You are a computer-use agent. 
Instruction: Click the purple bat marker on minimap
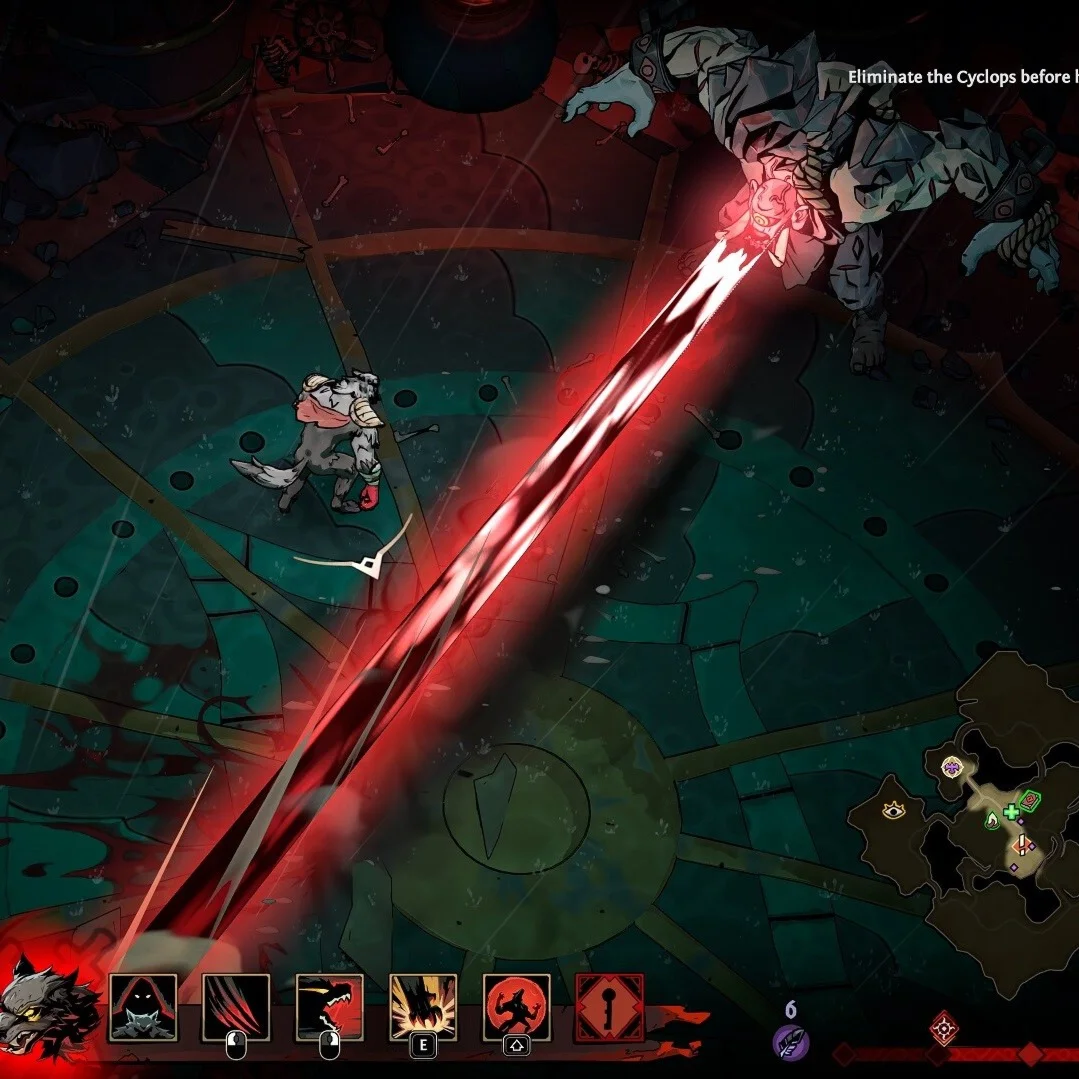click(x=951, y=768)
